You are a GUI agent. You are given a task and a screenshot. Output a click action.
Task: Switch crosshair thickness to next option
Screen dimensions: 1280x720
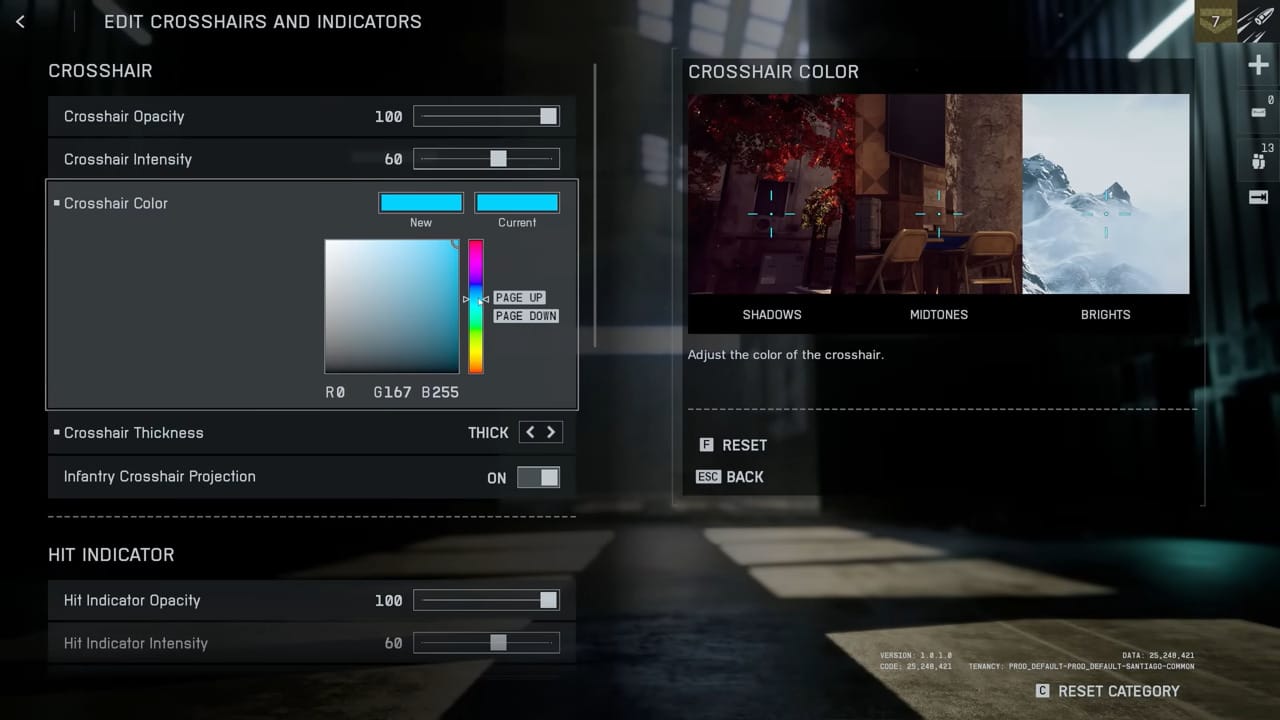(550, 432)
